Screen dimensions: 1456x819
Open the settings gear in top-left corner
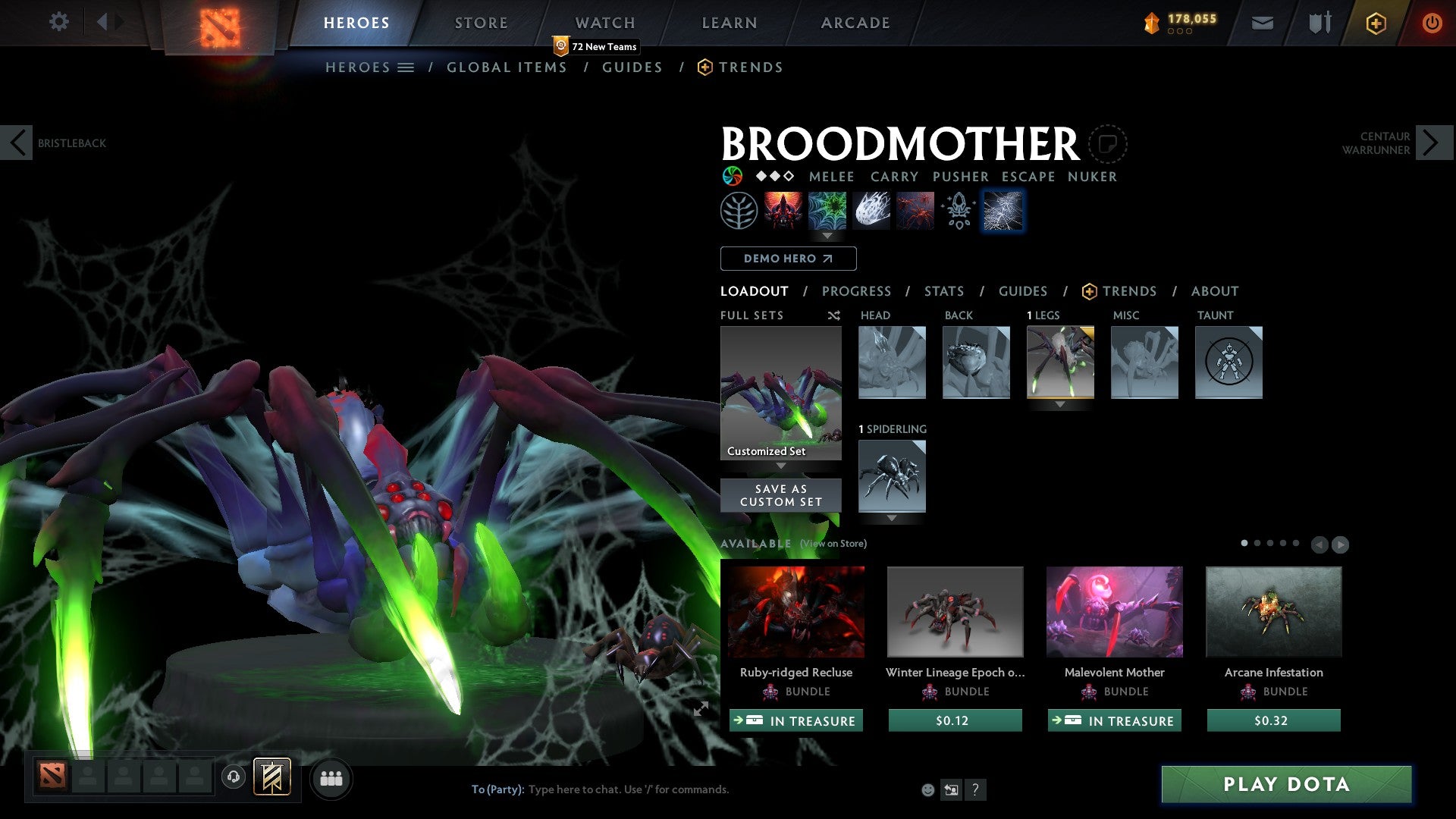[59, 22]
